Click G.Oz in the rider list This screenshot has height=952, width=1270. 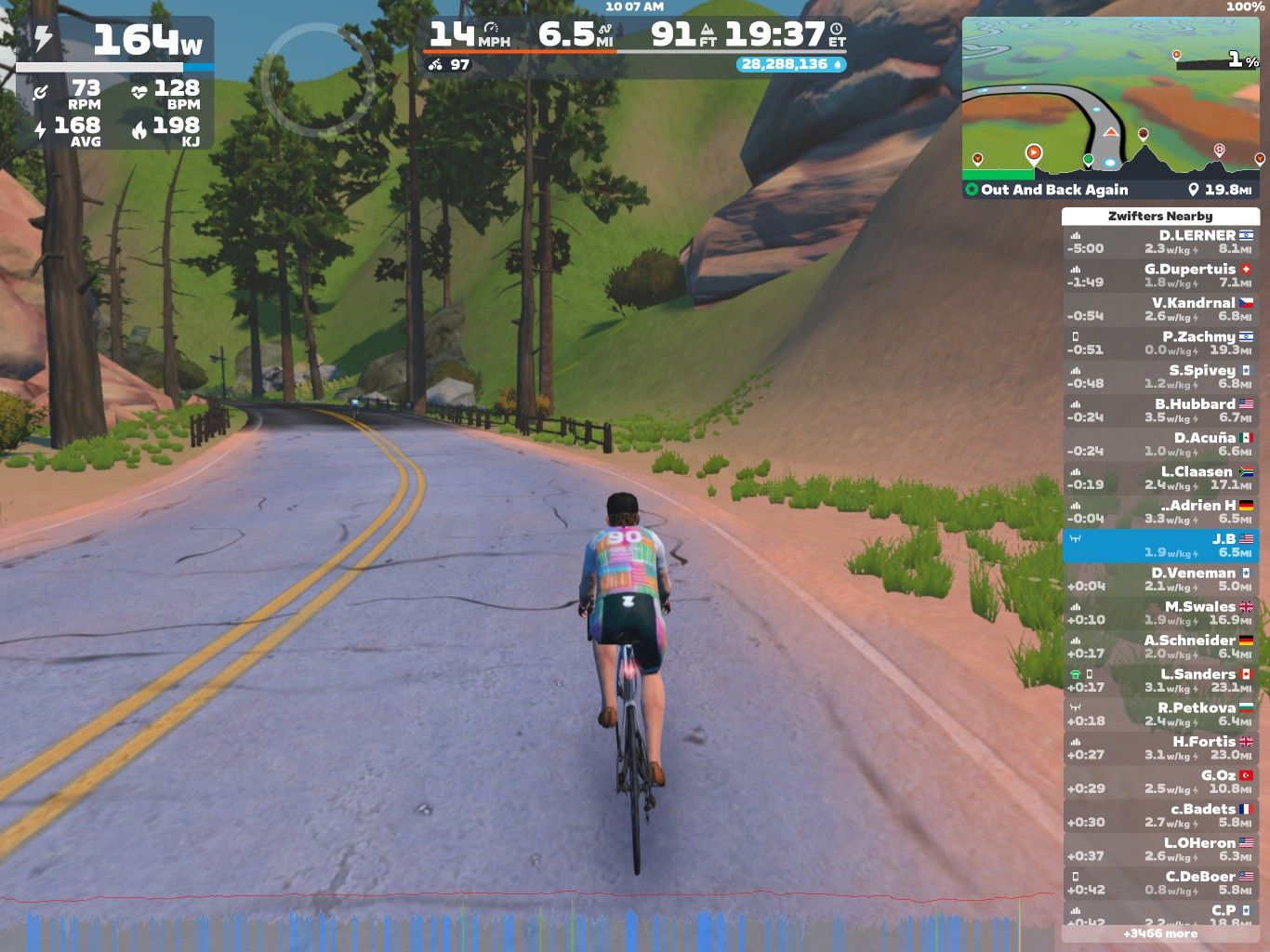point(1159,782)
